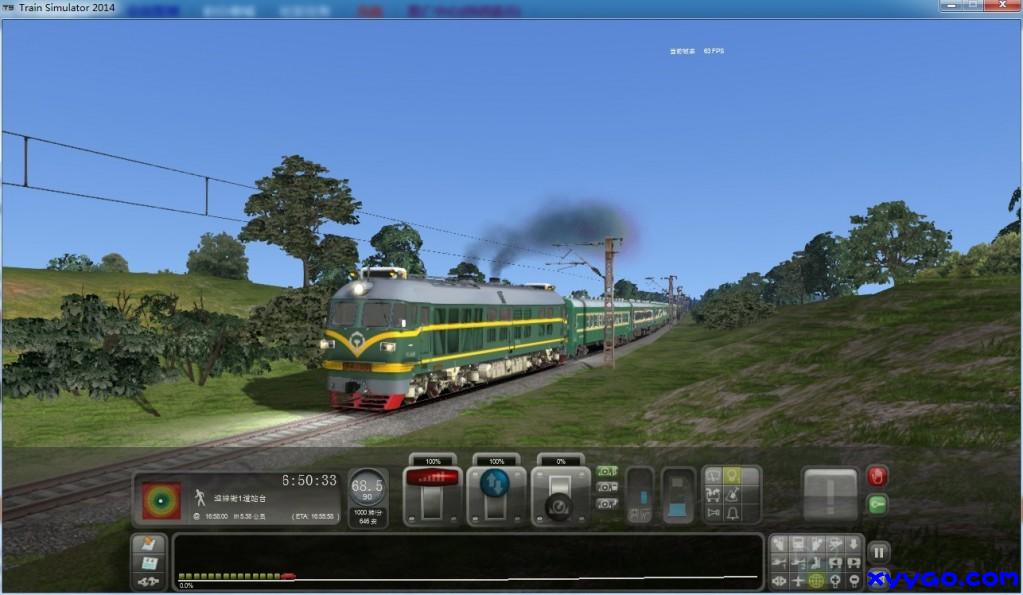Click the coupling icon on left panel

click(148, 581)
